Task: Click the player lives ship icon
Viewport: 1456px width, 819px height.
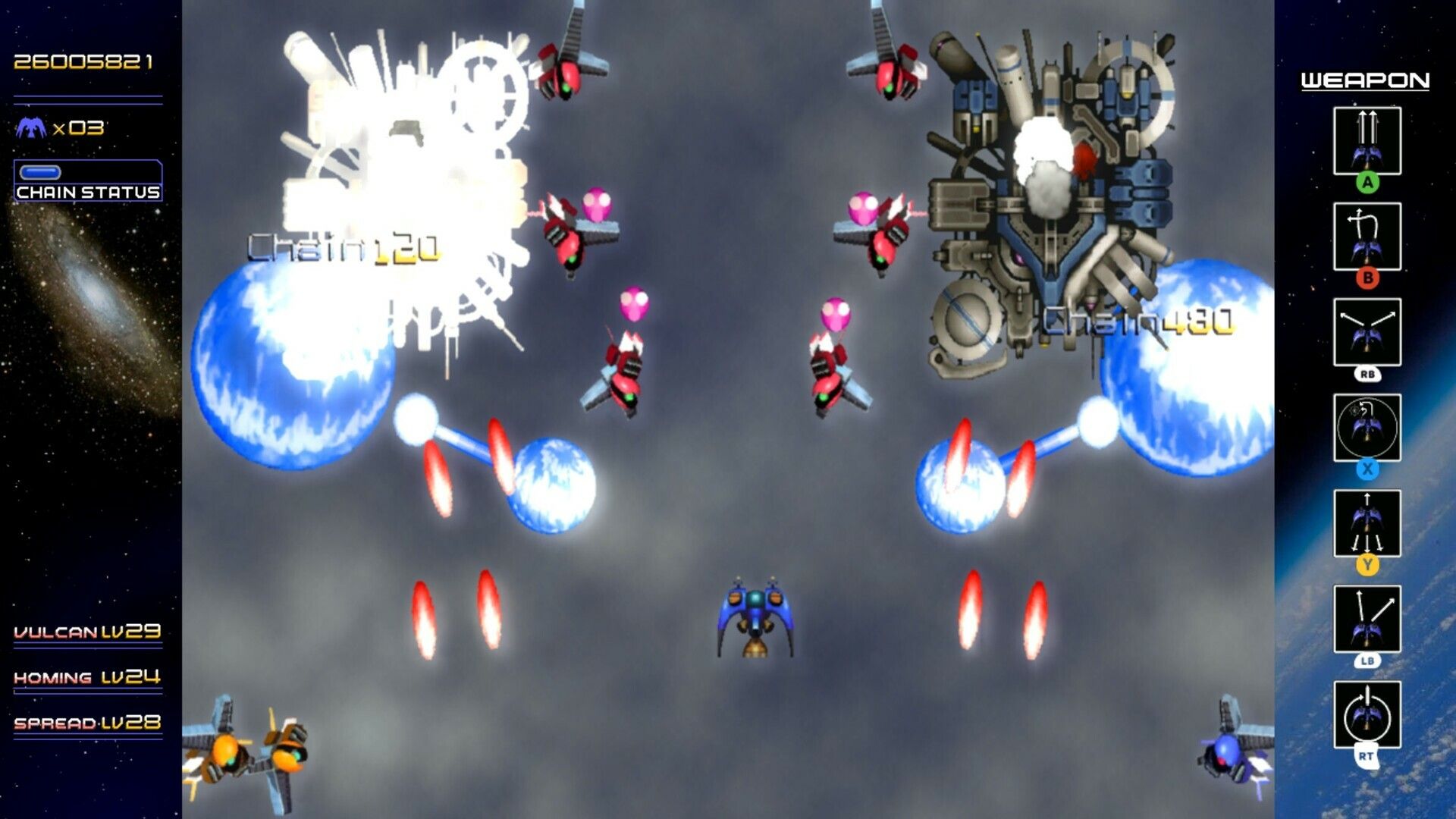Action: click(x=30, y=127)
